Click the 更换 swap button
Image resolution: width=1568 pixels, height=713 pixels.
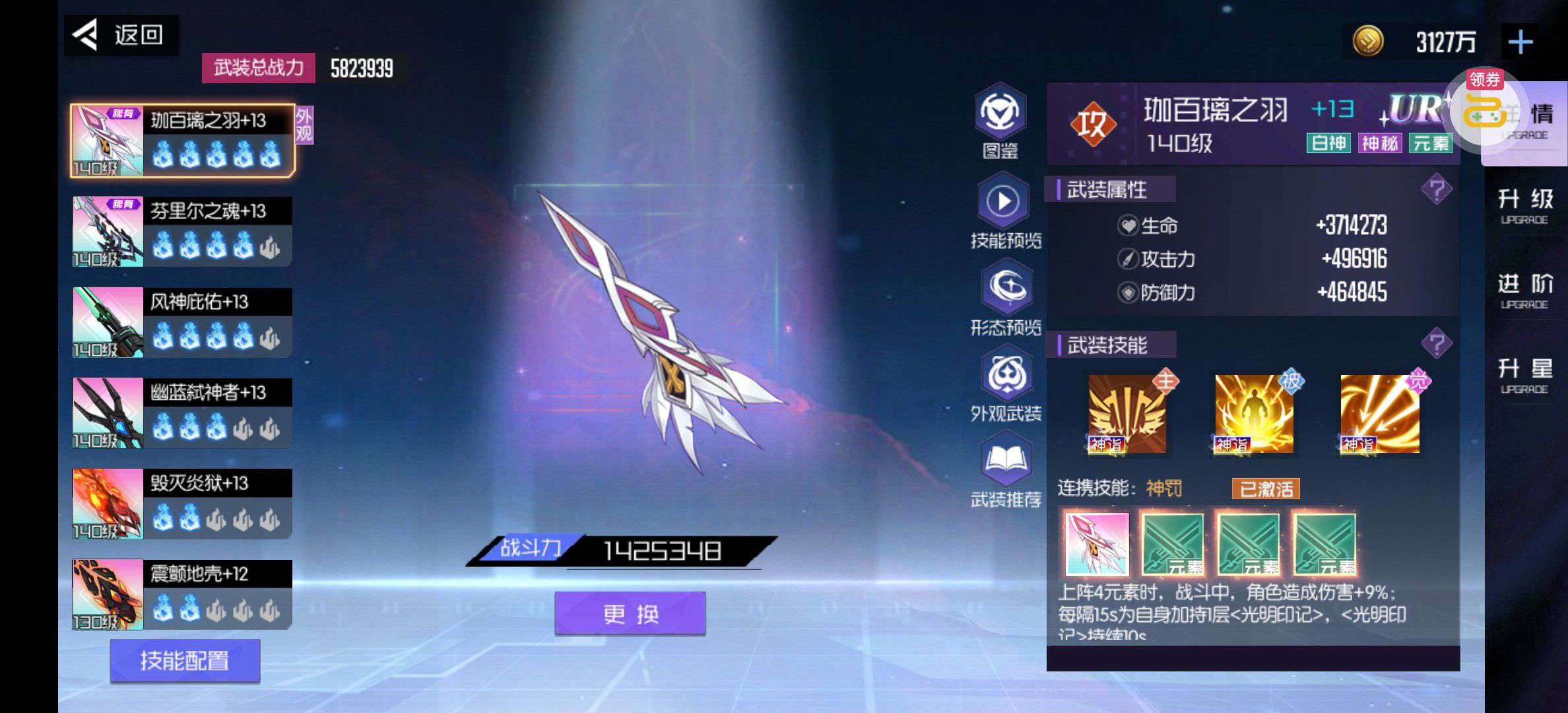630,614
